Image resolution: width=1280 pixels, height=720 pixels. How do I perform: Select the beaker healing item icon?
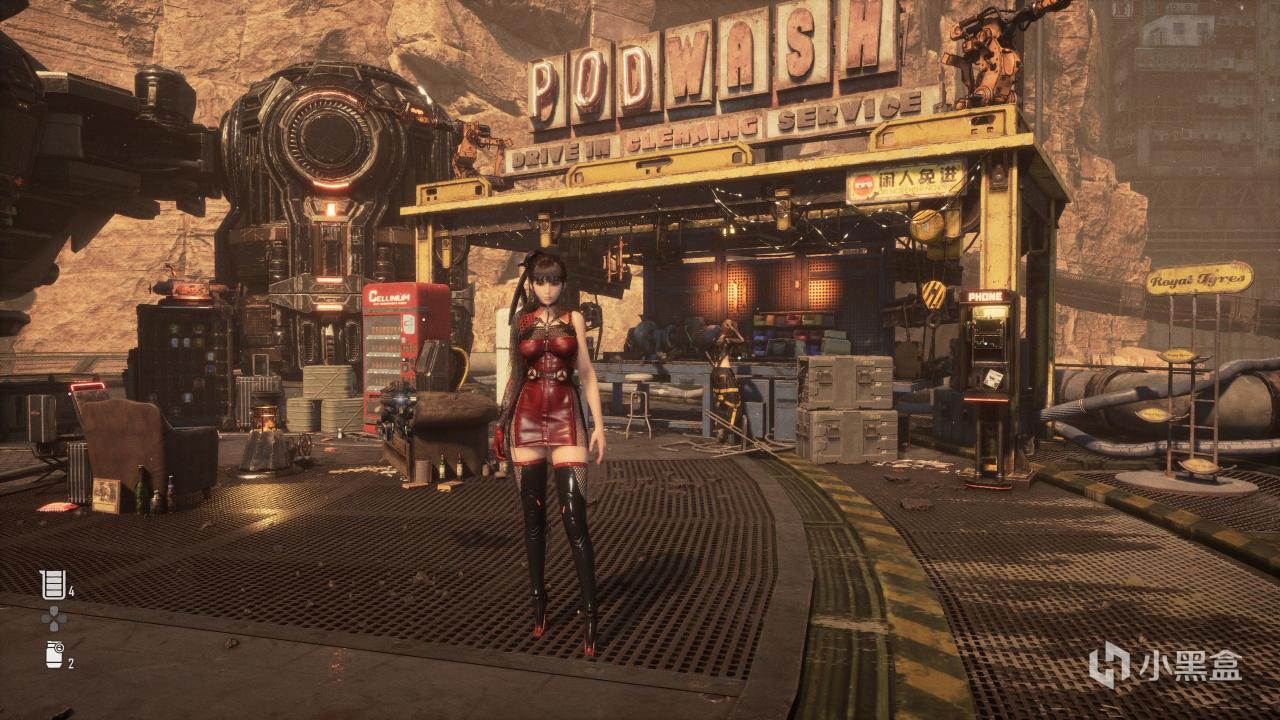[52, 584]
